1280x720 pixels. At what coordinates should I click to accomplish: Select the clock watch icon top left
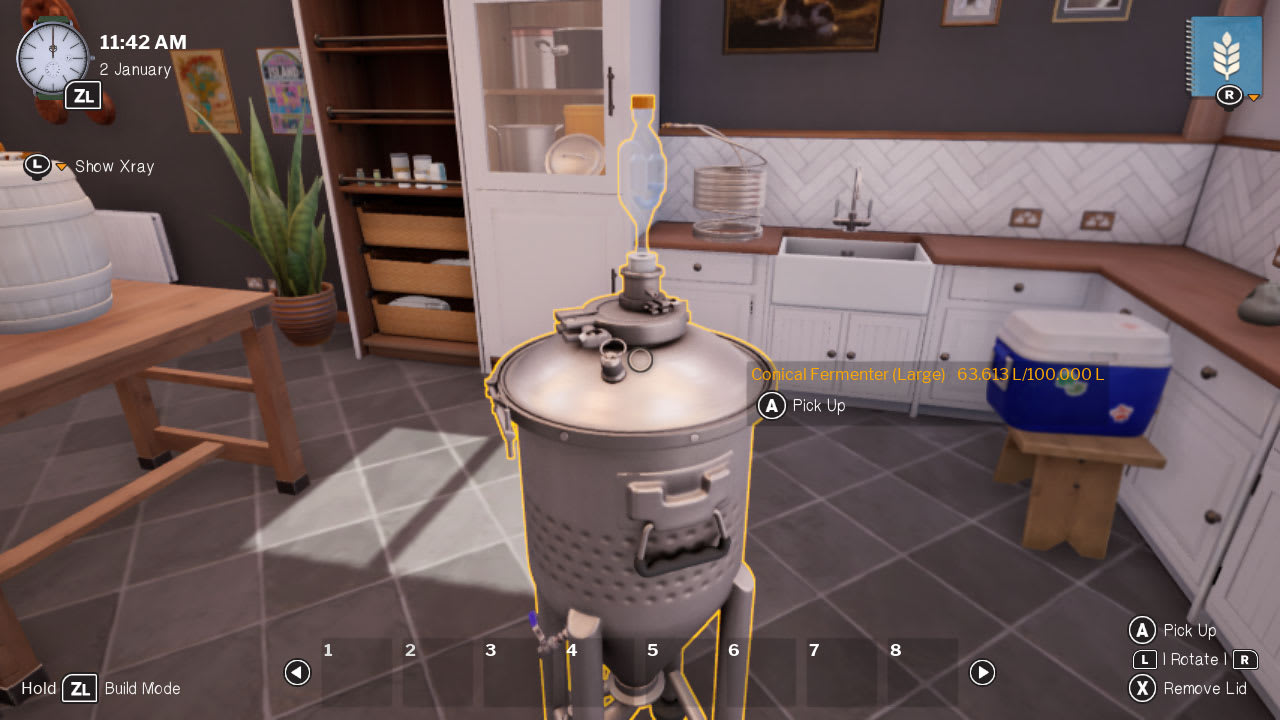[55, 57]
